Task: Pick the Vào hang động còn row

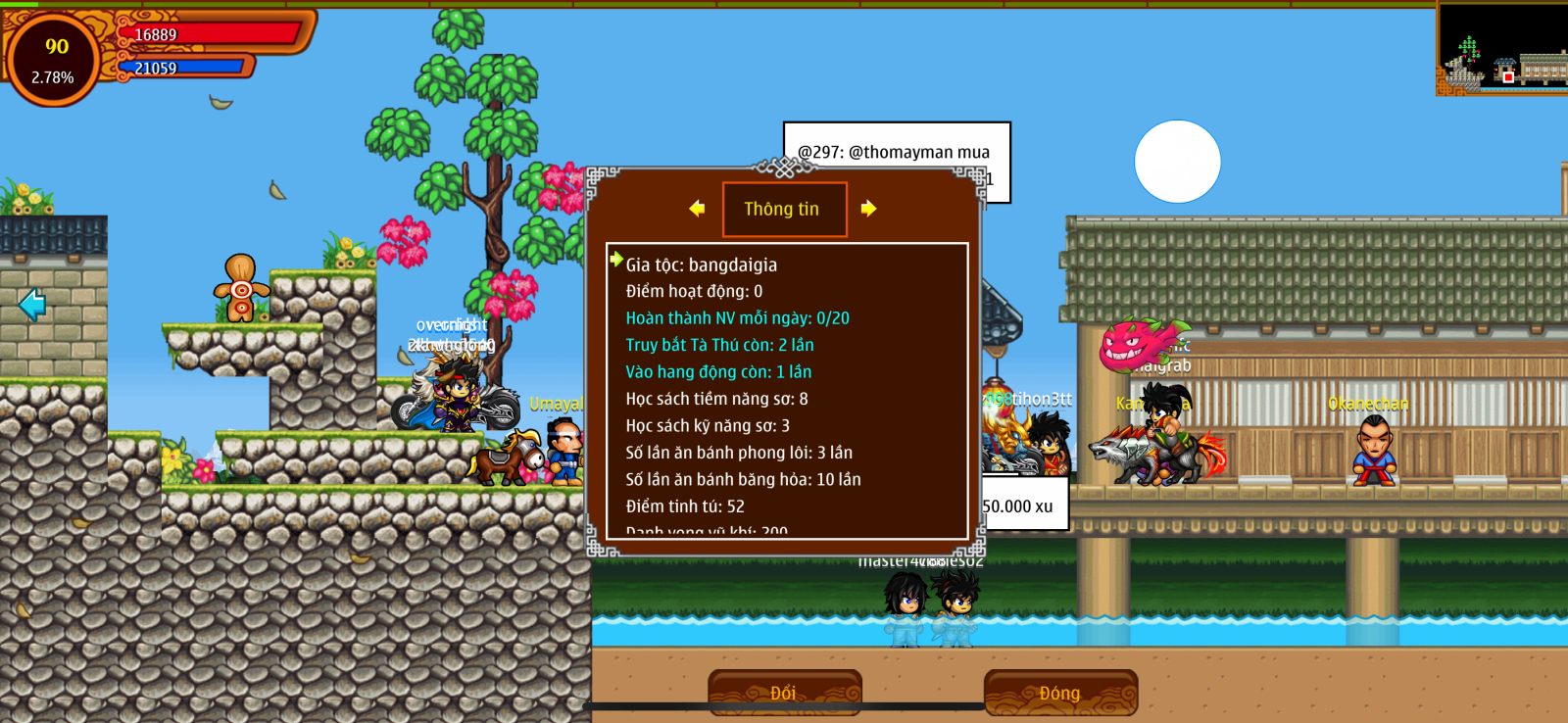Action: point(718,372)
